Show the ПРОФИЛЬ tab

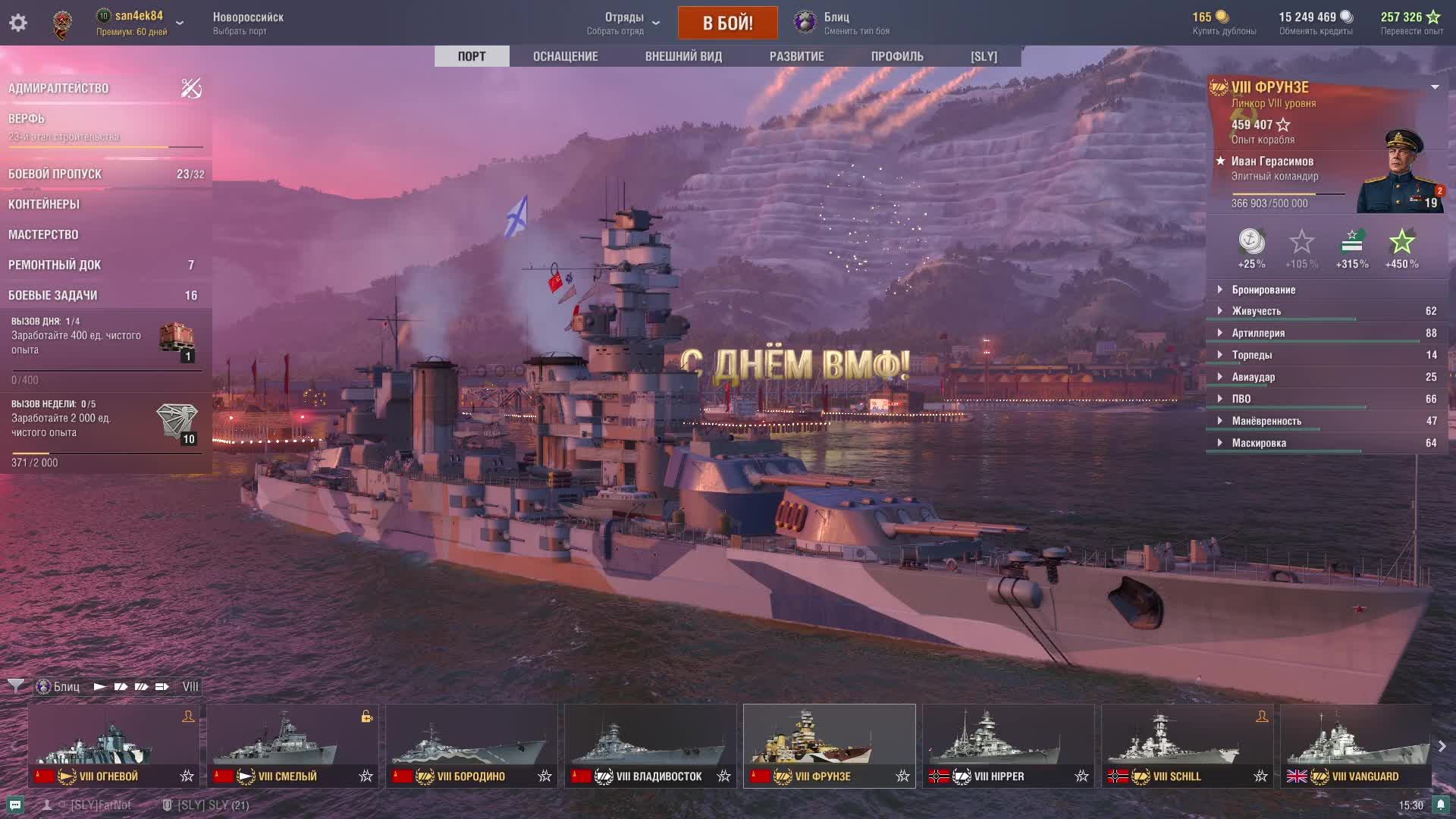[897, 56]
